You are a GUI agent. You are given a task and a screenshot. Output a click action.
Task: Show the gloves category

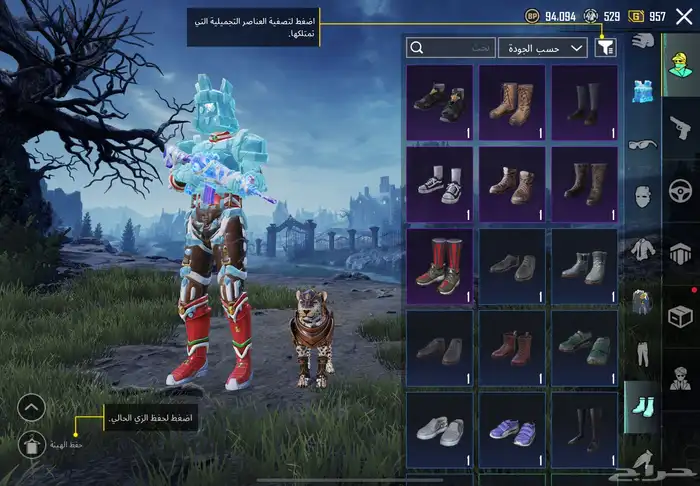click(641, 42)
